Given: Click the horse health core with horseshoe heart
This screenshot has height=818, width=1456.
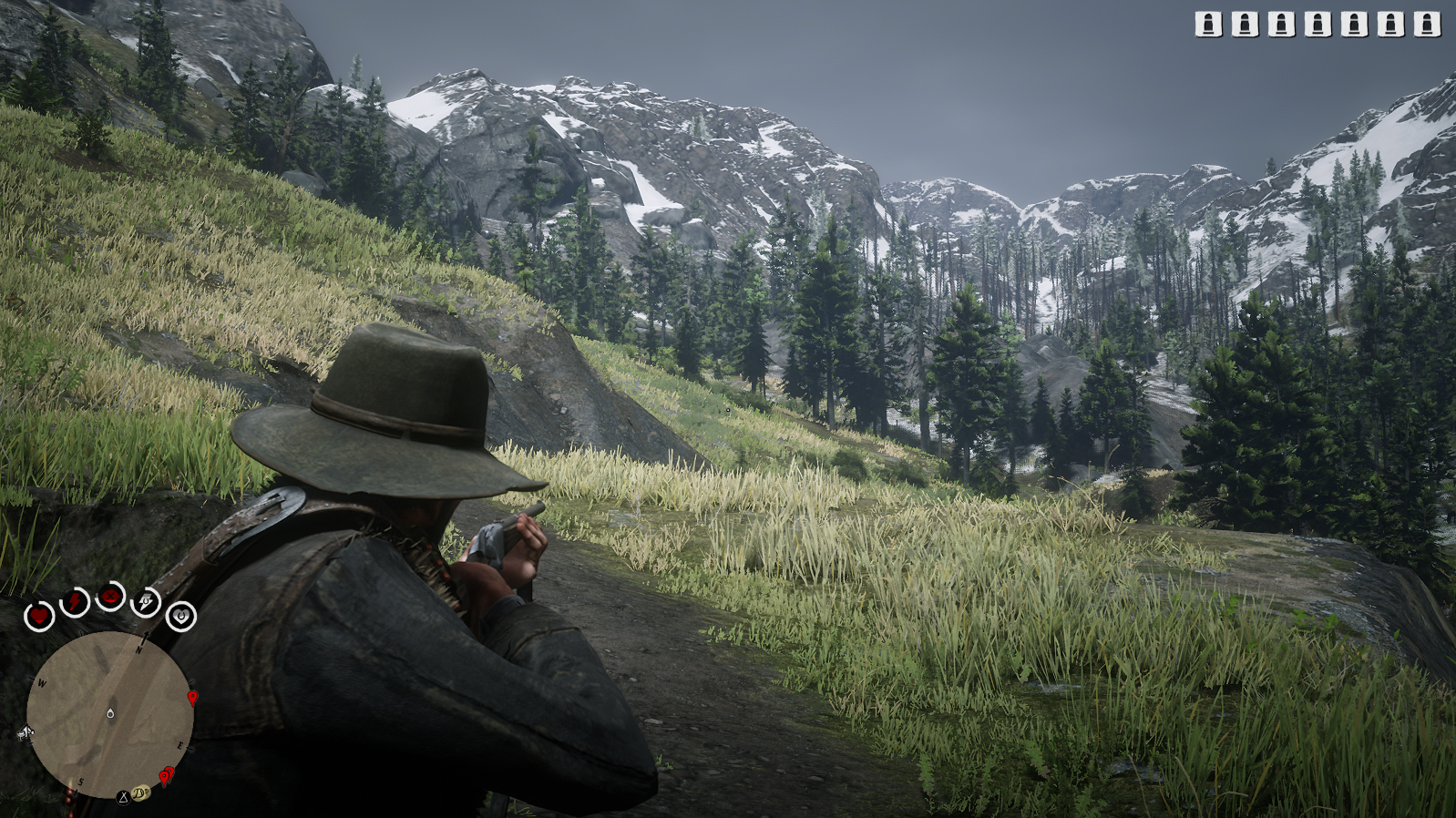Looking at the screenshot, I should click(x=181, y=617).
